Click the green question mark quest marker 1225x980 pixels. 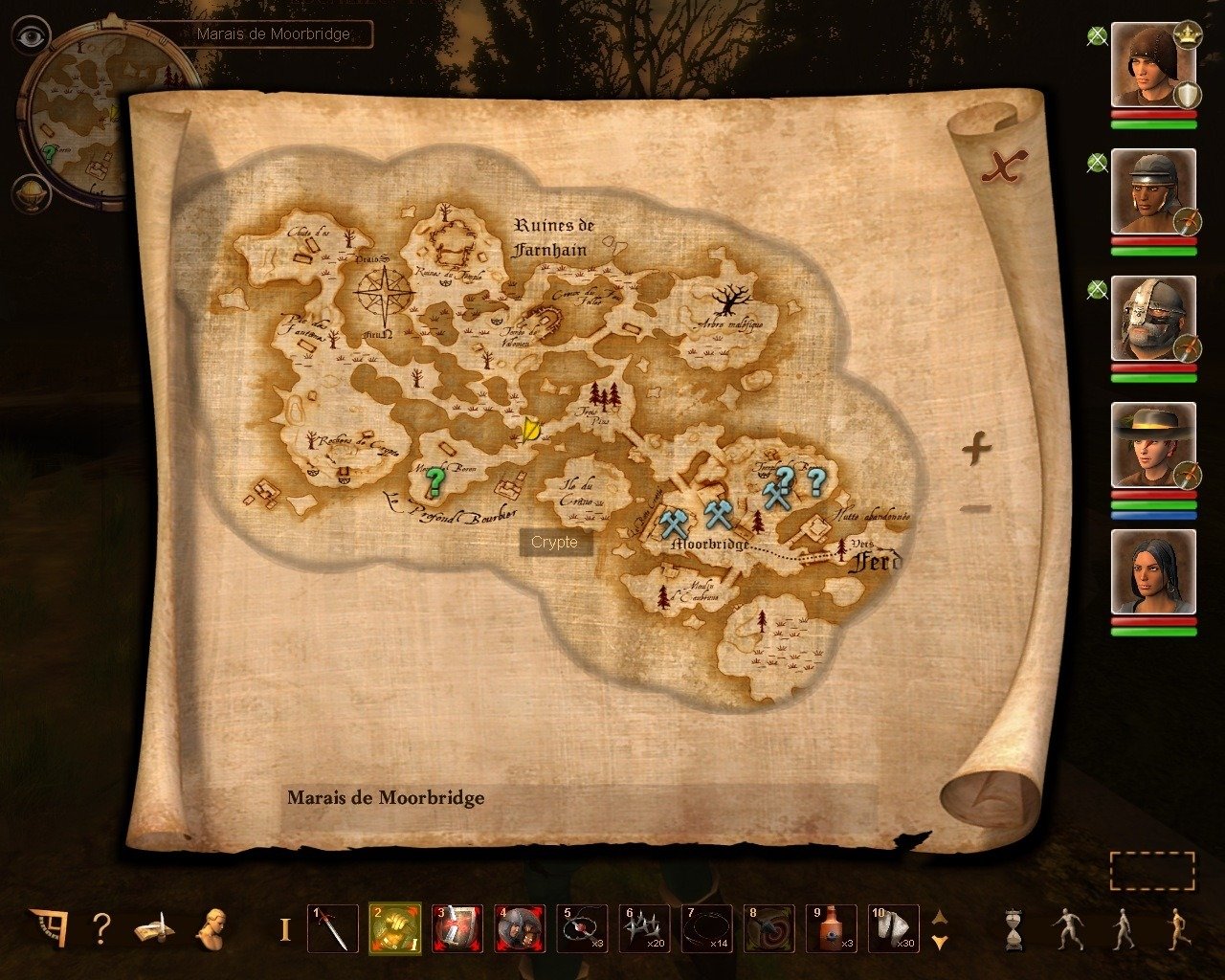435,480
